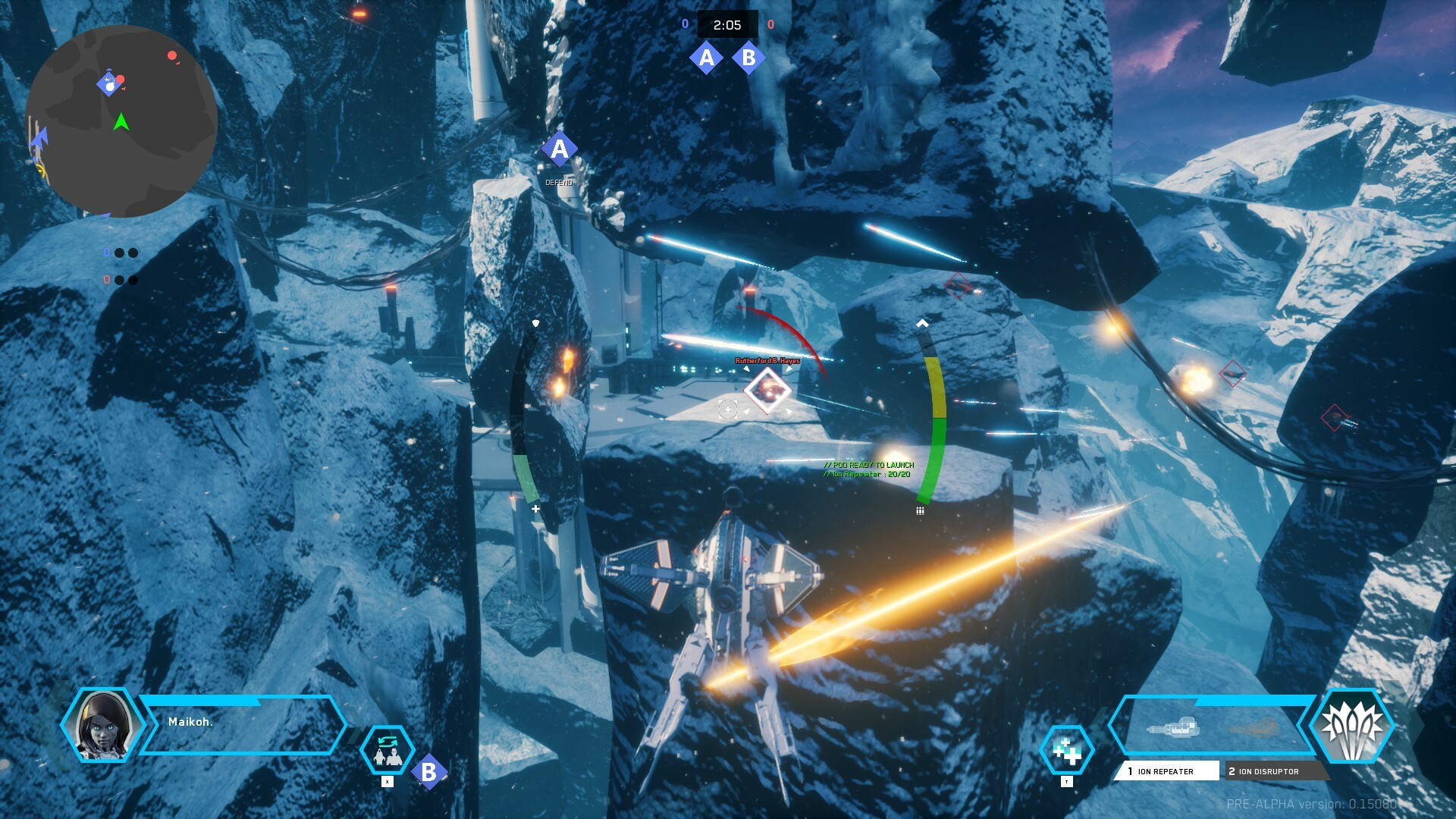
Task: Select objective A icon under the match timer
Action: click(707, 58)
